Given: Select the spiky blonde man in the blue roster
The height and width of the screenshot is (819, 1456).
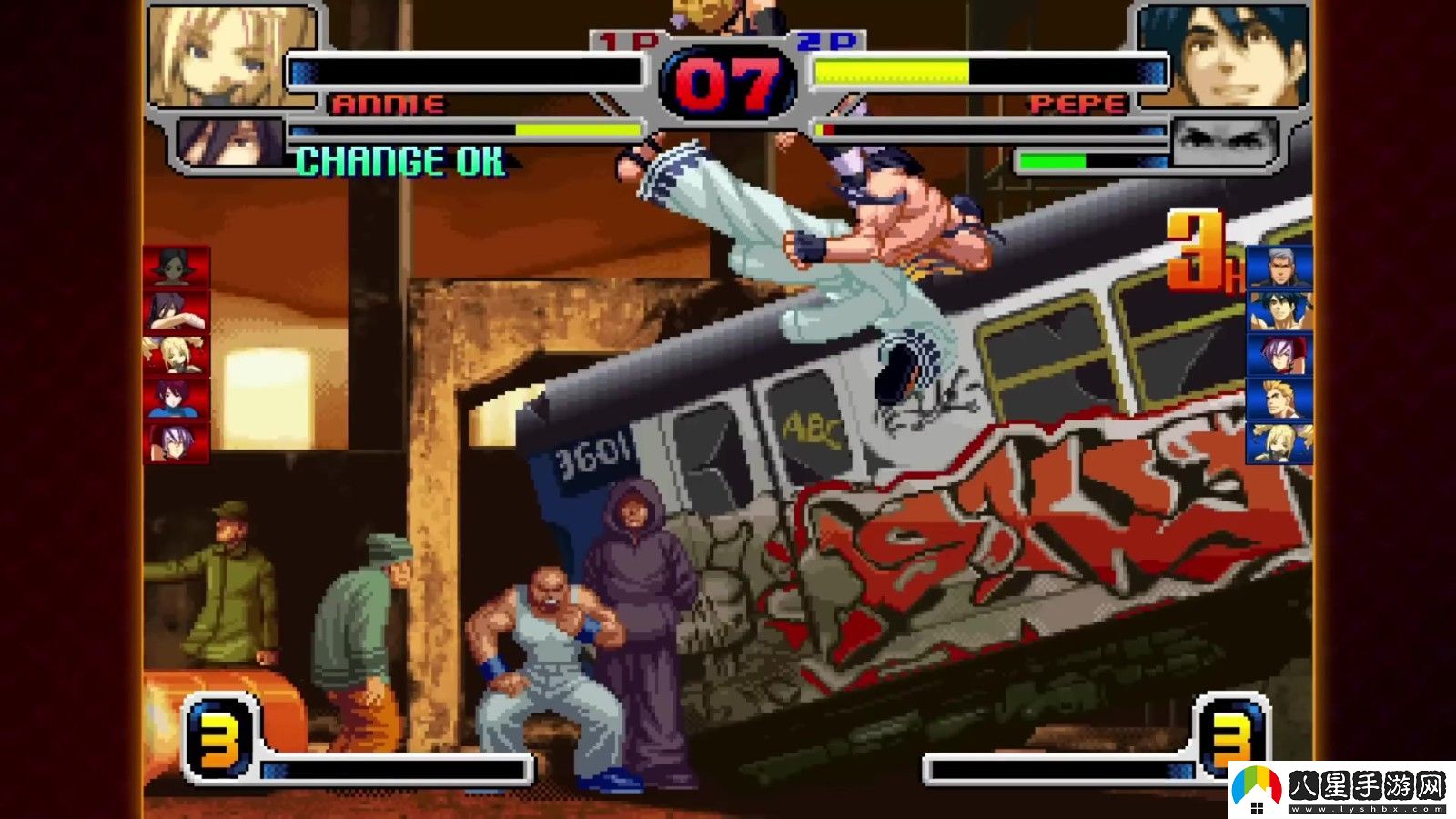Looking at the screenshot, I should point(1279,399).
